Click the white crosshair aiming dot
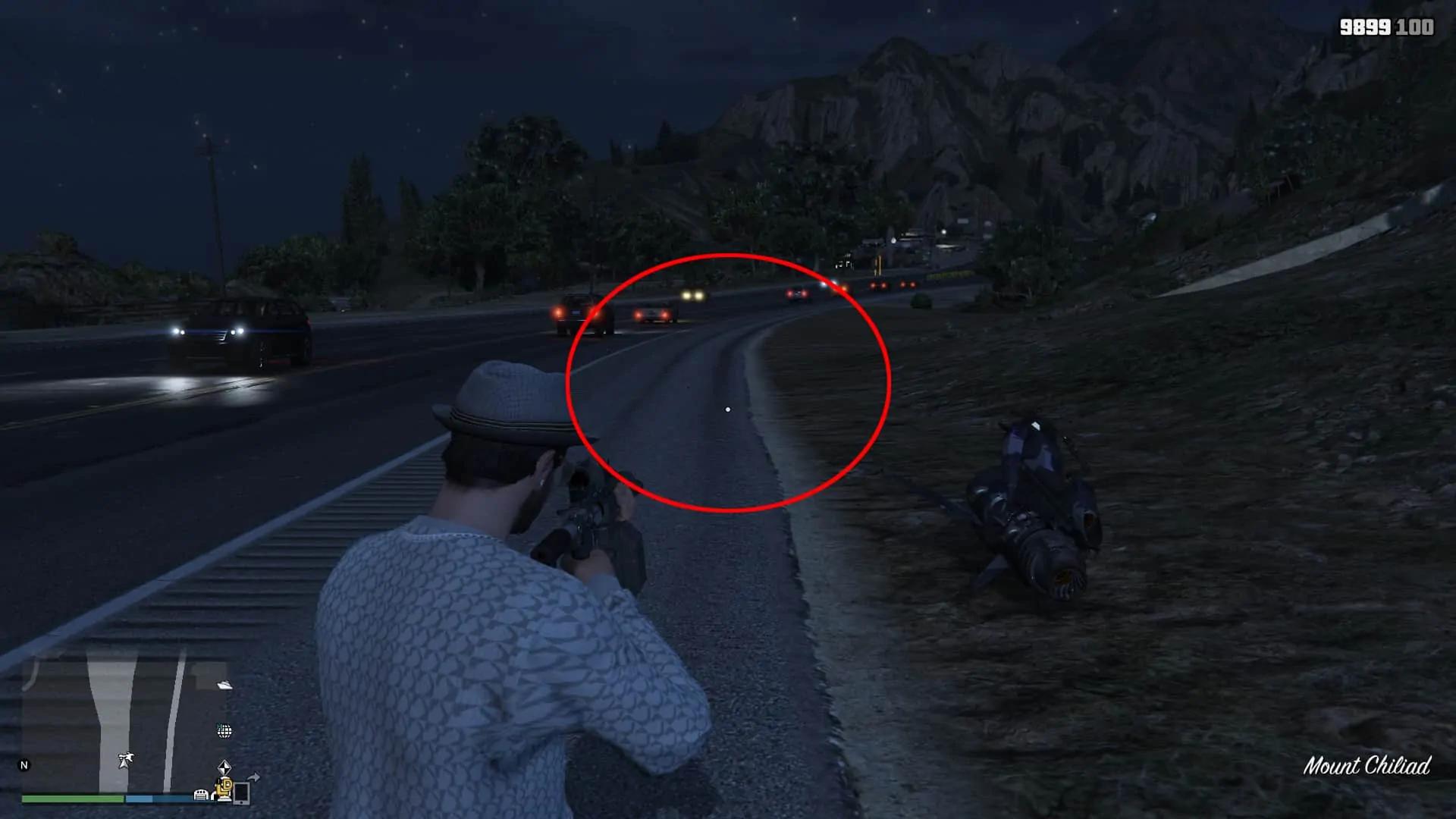 coord(729,409)
